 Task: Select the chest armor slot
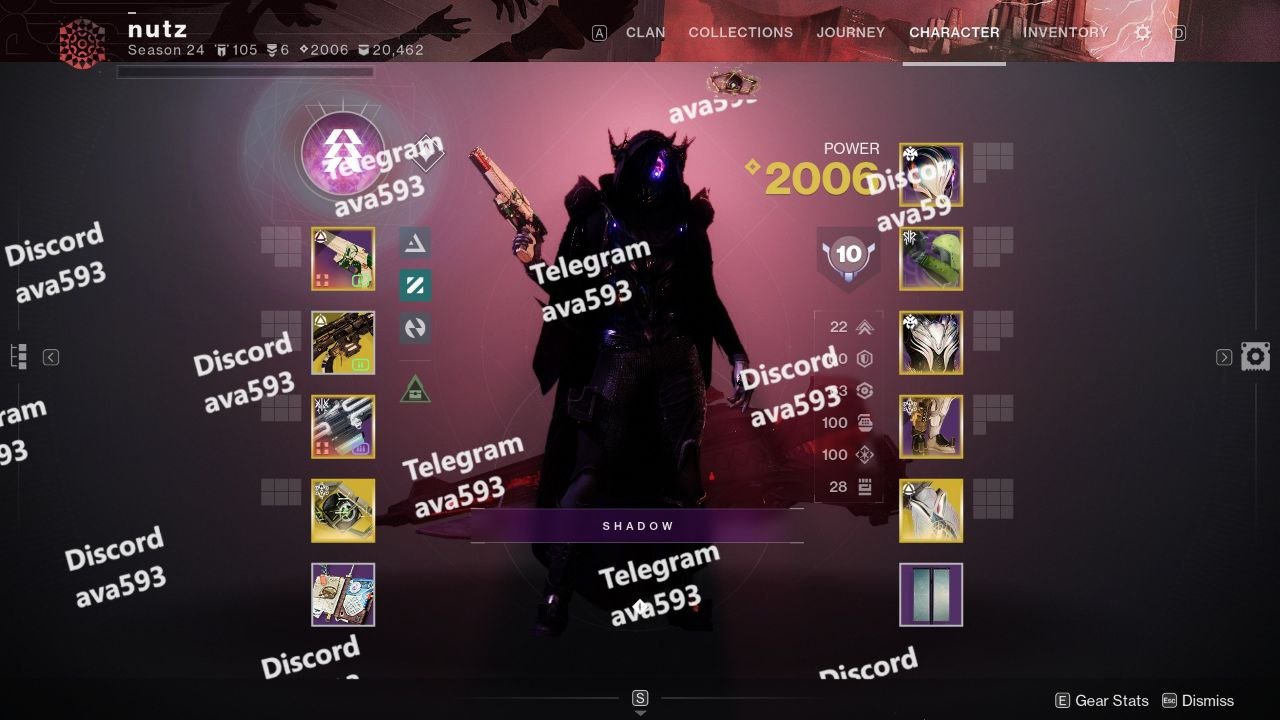[x=931, y=343]
